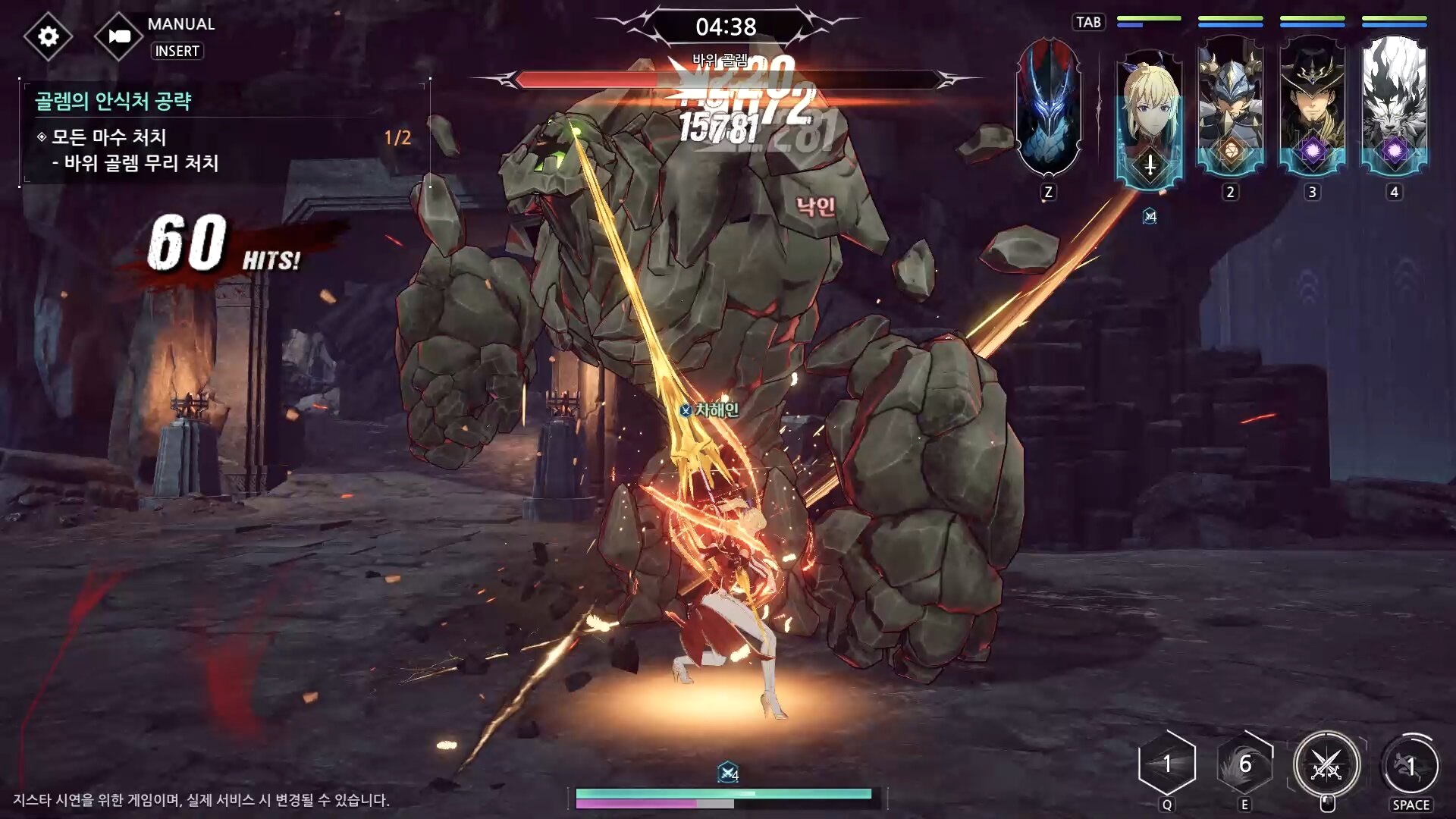Trigger the crossed swords basic attack
Screen dimensions: 1456x819
pyautogui.click(x=1326, y=766)
